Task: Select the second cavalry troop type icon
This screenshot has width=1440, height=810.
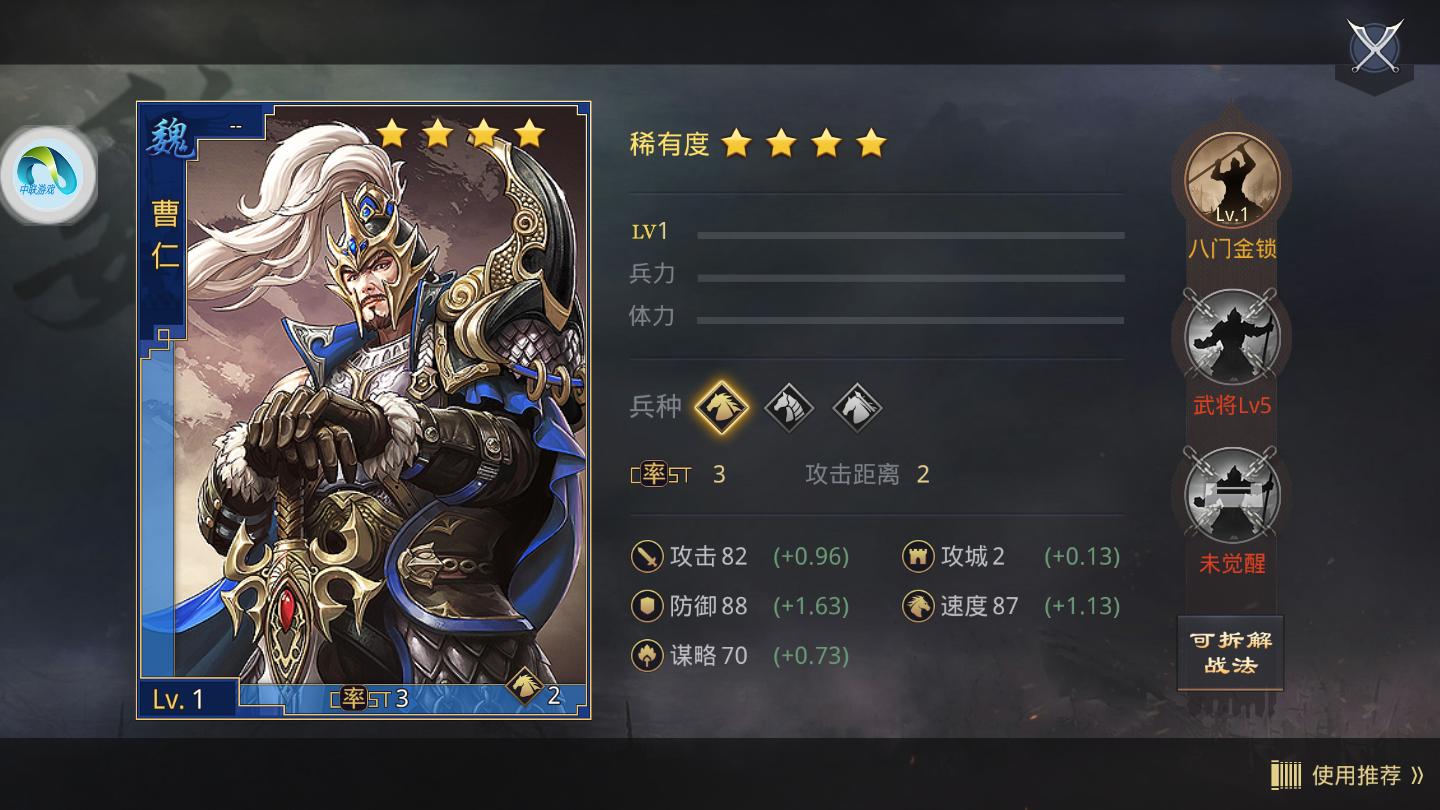Action: (789, 407)
